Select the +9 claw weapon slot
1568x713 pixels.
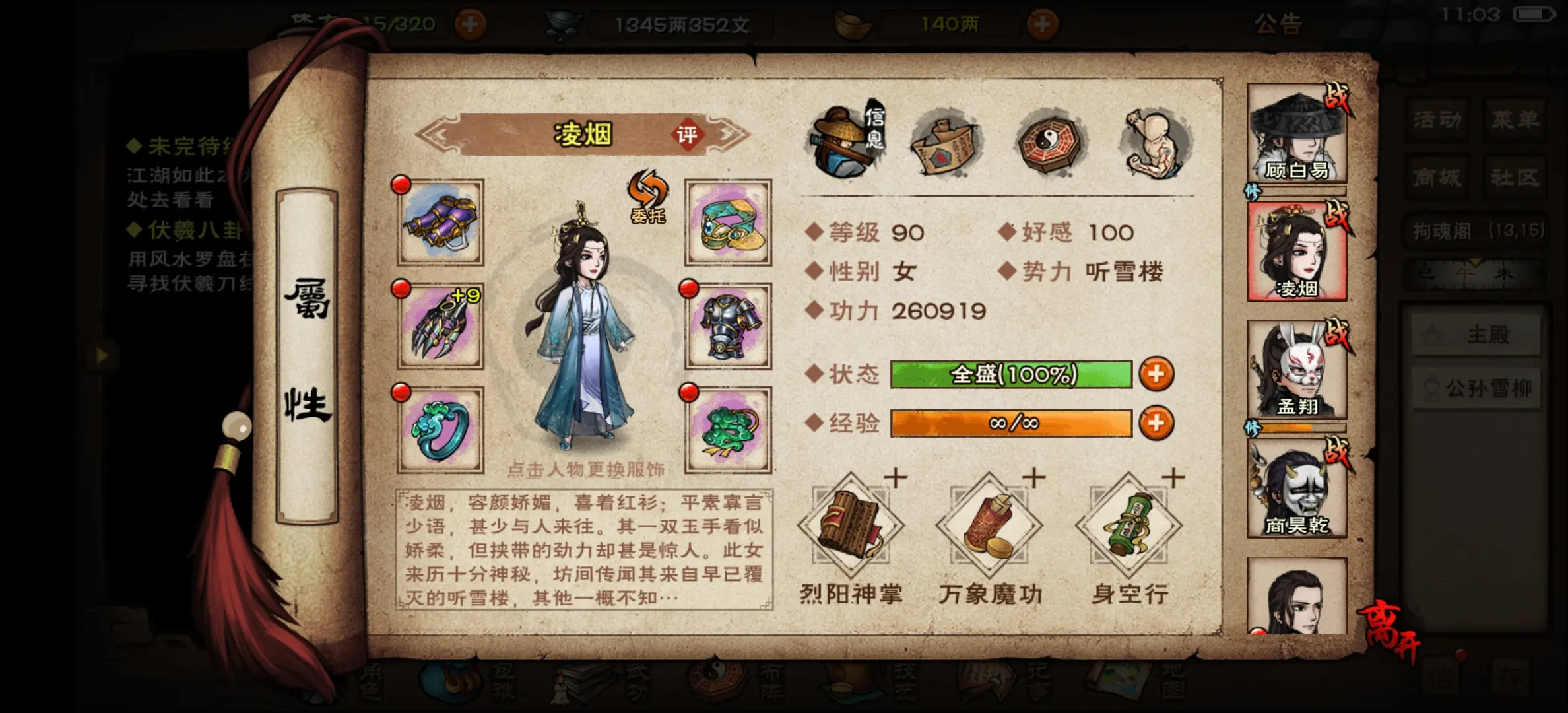[441, 326]
